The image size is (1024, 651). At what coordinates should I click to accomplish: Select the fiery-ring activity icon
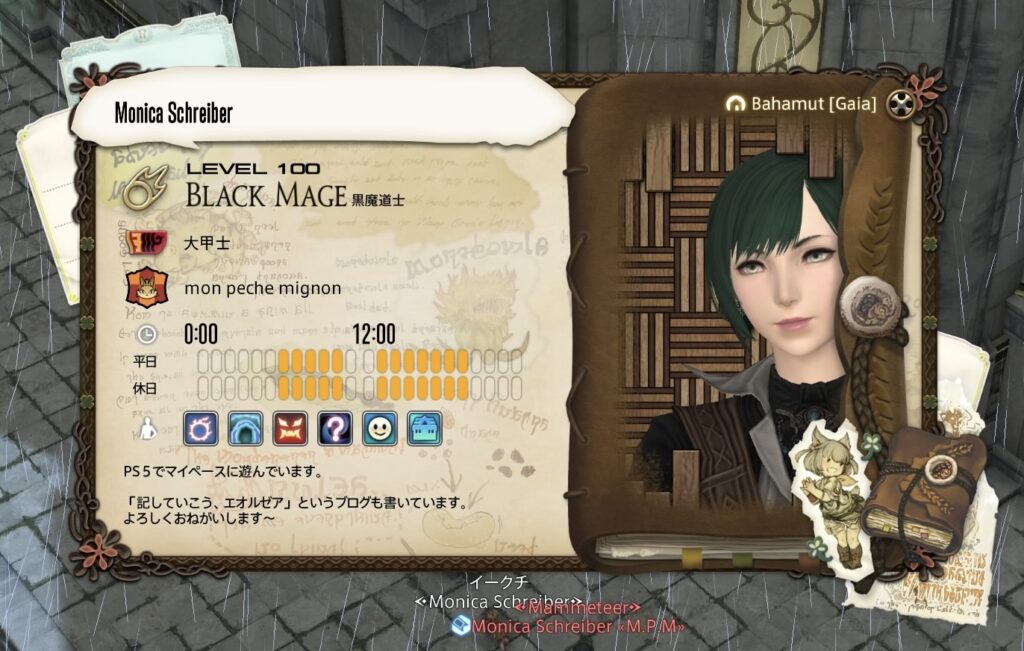pos(199,429)
